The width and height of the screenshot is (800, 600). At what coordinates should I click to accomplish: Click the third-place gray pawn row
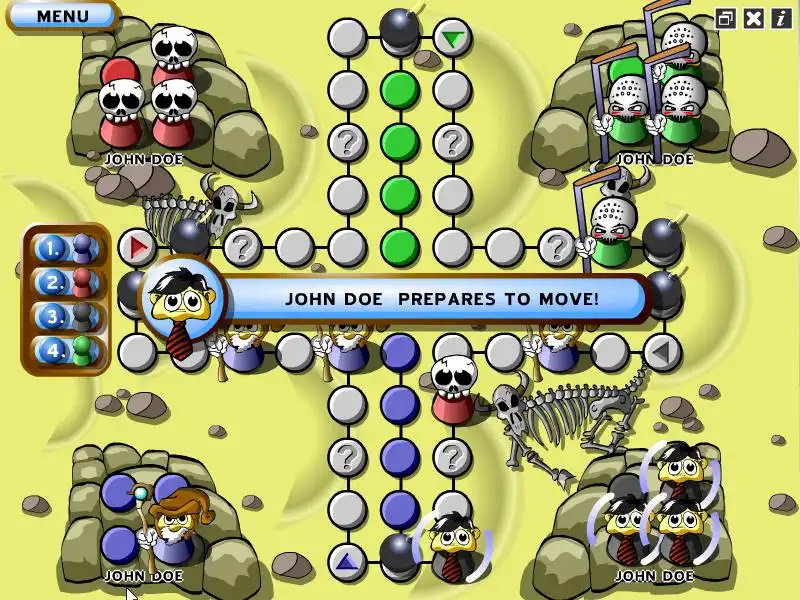click(66, 317)
